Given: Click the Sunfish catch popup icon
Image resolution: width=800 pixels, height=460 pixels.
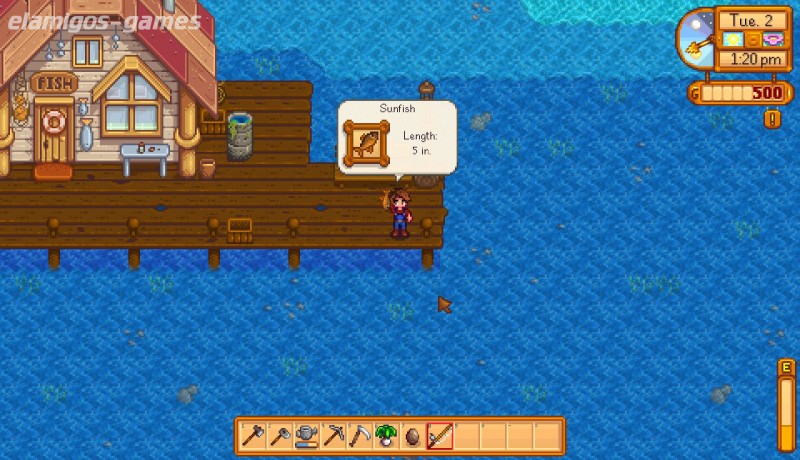Looking at the screenshot, I should (368, 143).
